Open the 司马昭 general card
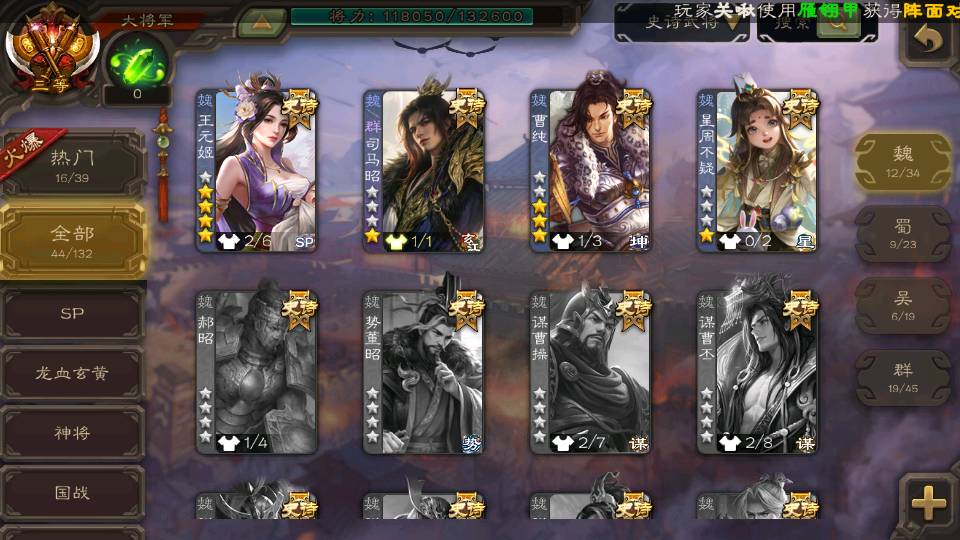 click(423, 170)
